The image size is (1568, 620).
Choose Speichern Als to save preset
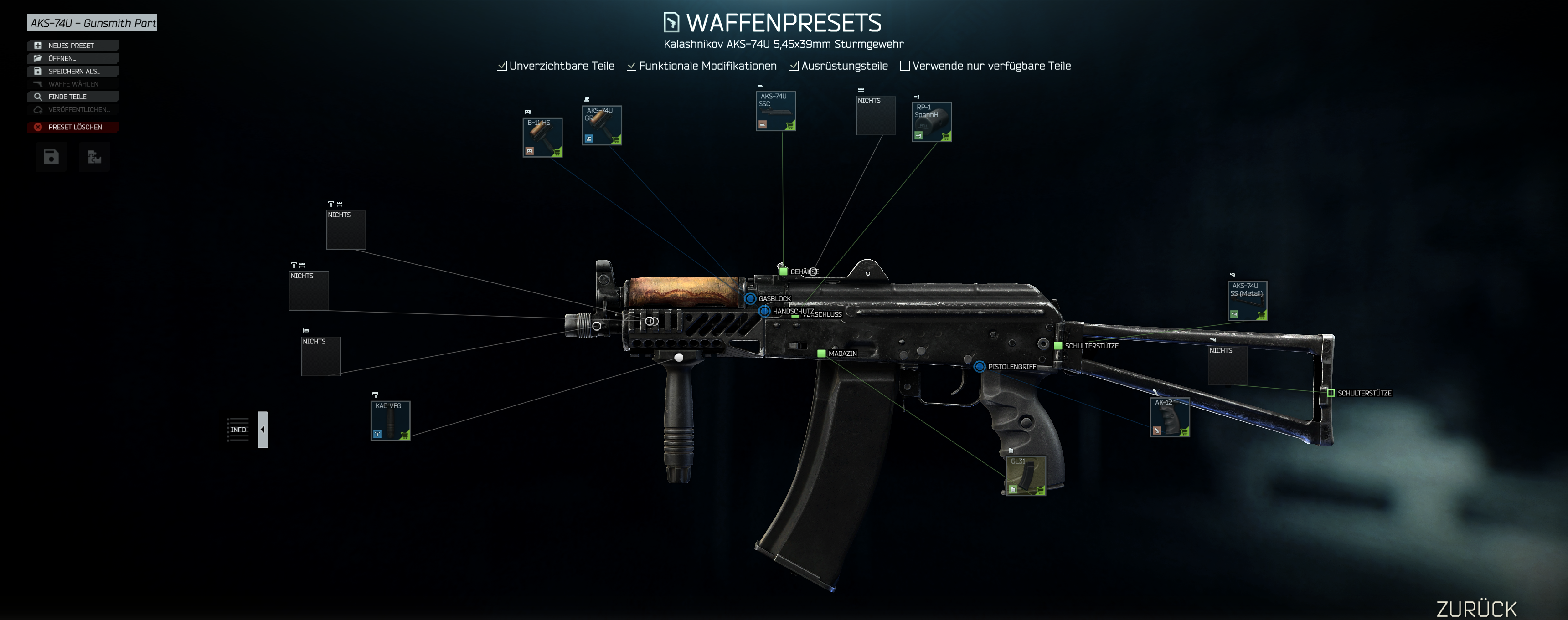click(x=72, y=71)
